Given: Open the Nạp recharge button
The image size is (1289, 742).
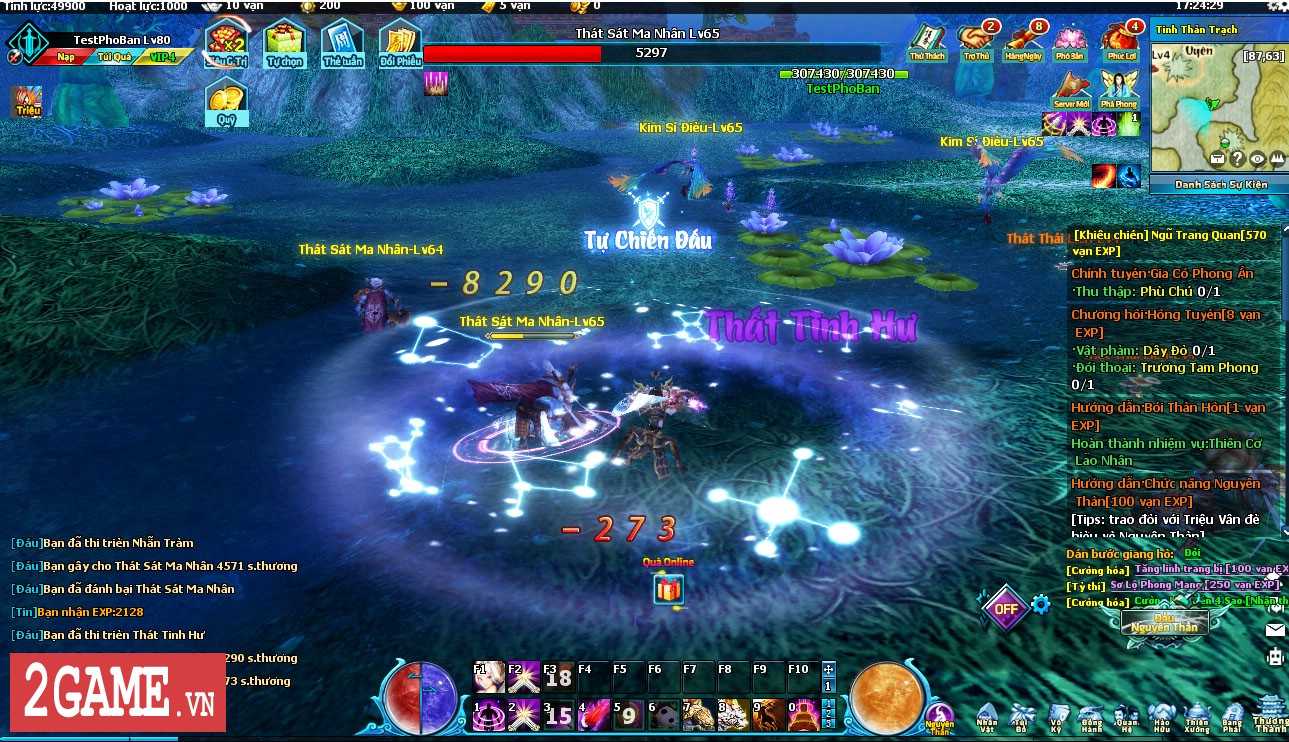Looking at the screenshot, I should [65, 57].
